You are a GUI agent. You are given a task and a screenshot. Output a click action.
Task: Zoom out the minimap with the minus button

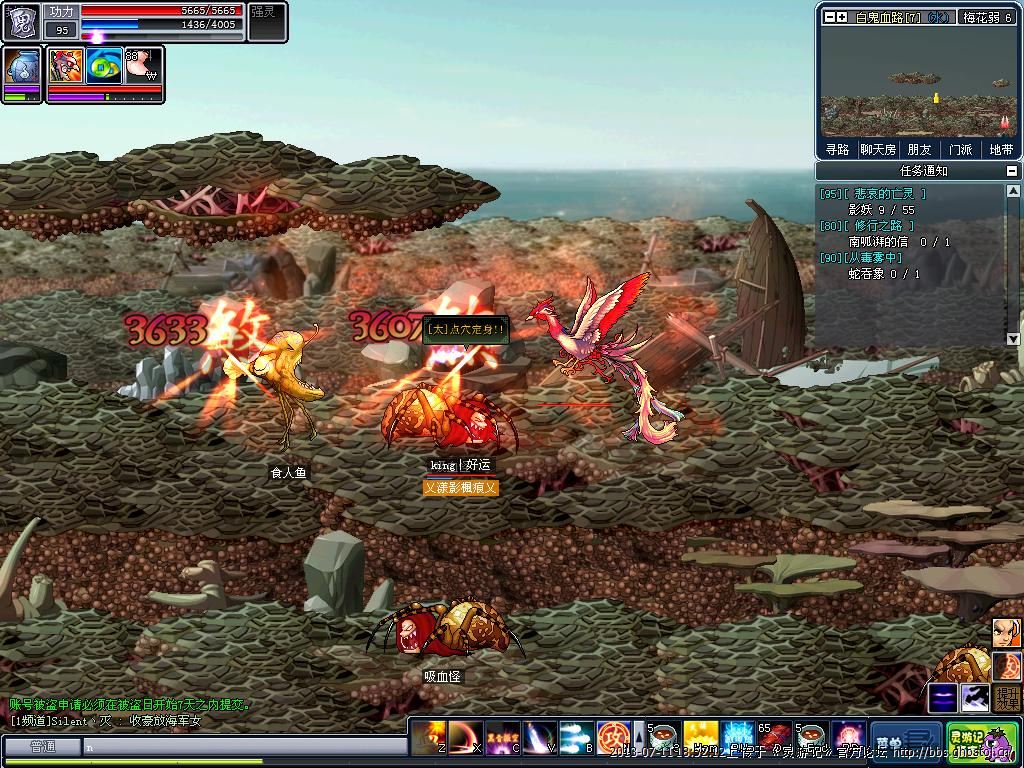(x=829, y=17)
